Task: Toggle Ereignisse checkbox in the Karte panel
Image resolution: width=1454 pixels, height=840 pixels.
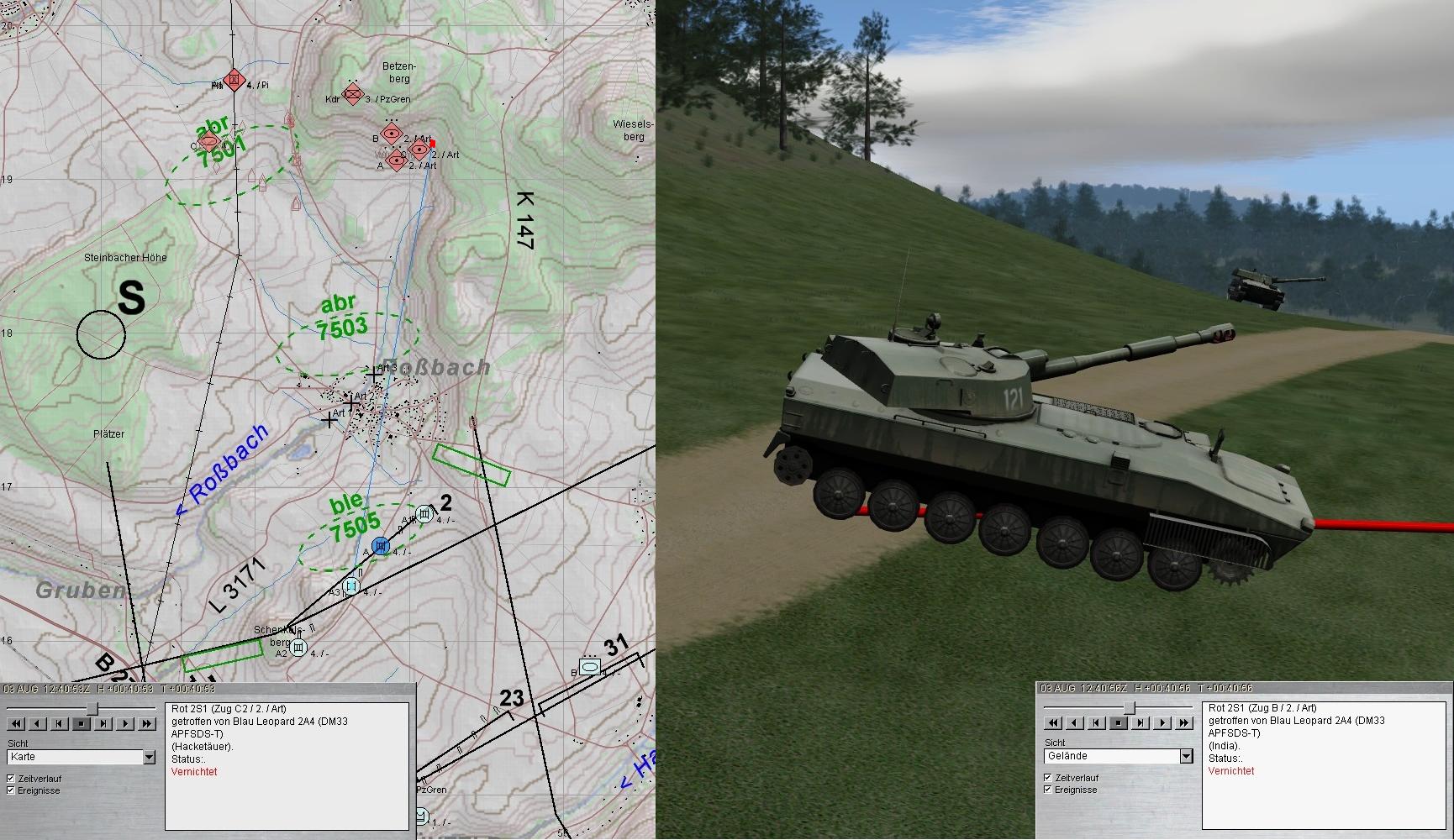Action: tap(11, 790)
